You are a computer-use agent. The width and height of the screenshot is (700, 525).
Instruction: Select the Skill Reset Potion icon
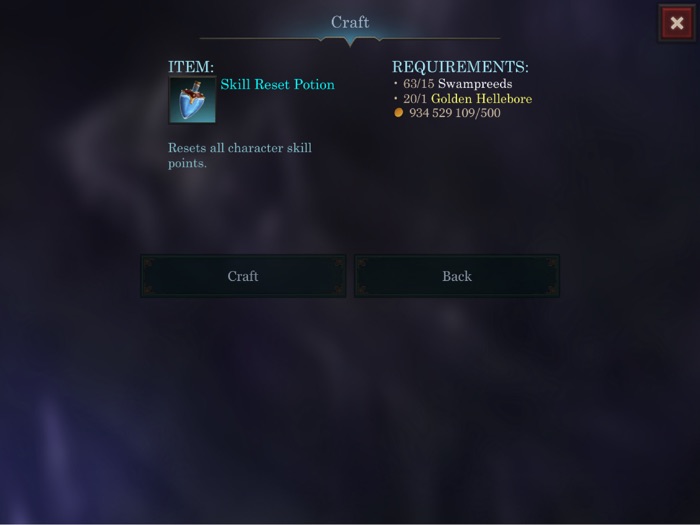192,100
